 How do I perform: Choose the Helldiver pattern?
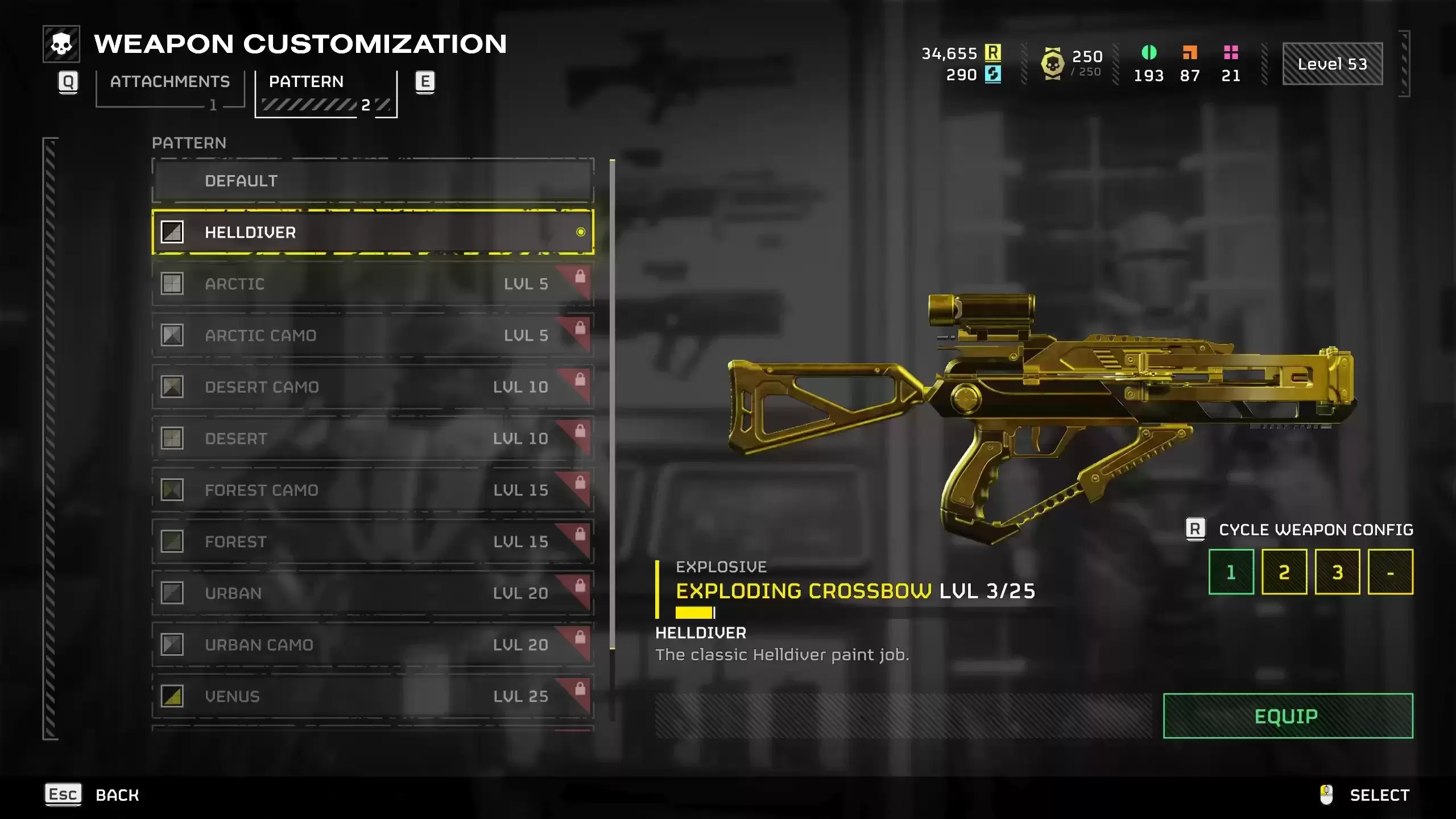(x=373, y=232)
